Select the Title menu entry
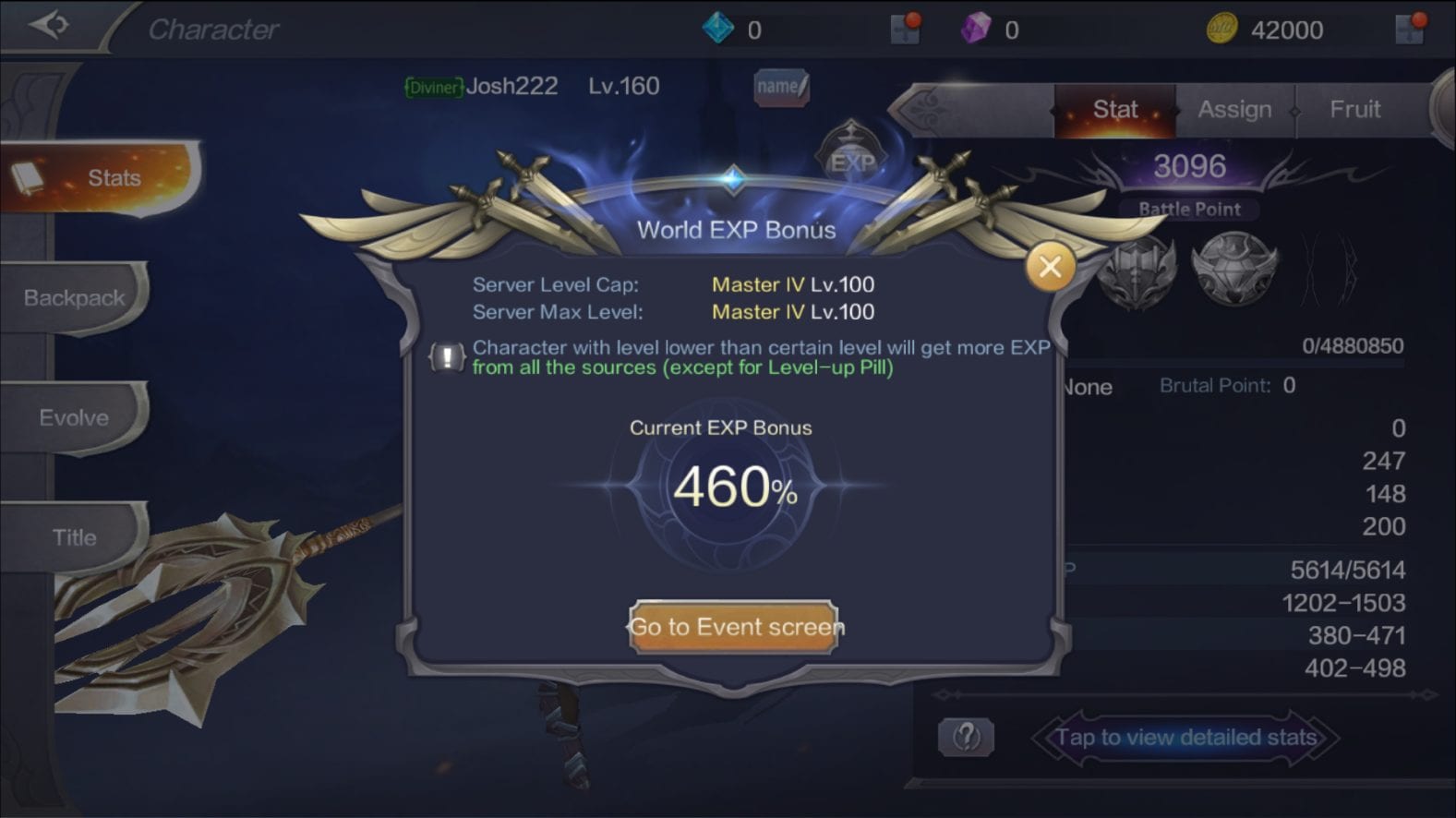Screen dimensions: 1456x818 tap(74, 537)
